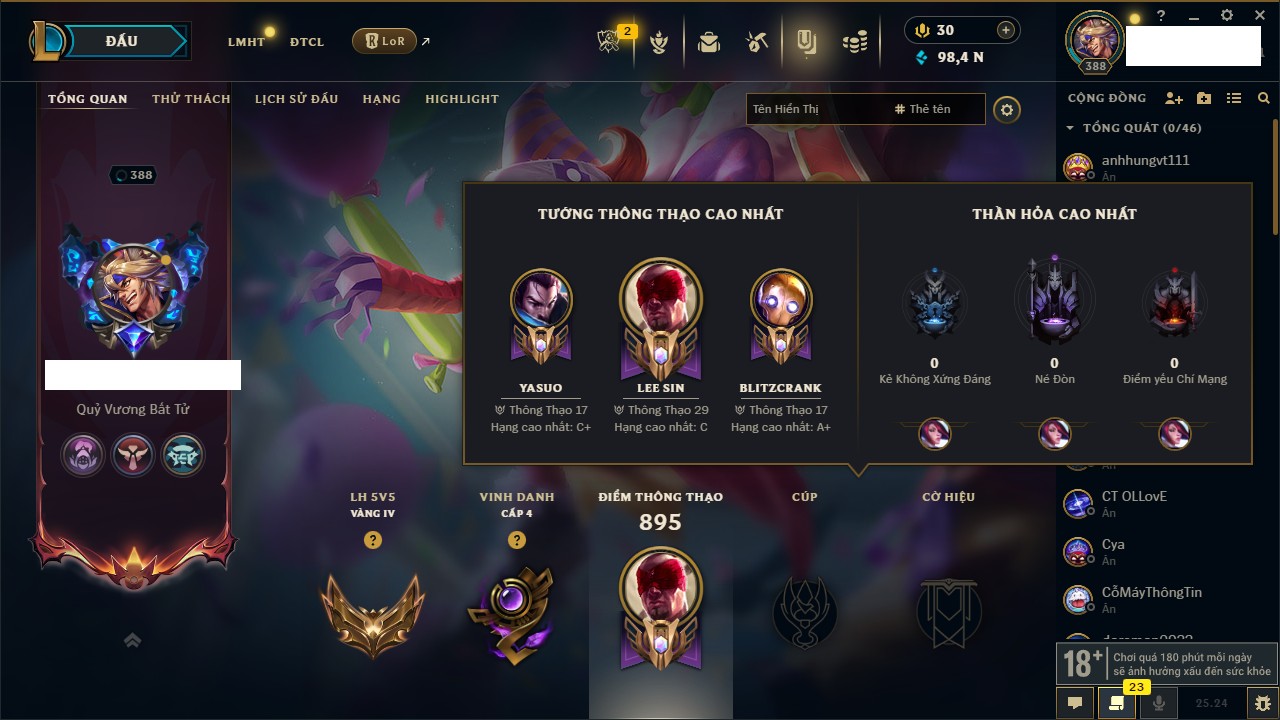Switch to the ĐTCL game mode

click(307, 42)
